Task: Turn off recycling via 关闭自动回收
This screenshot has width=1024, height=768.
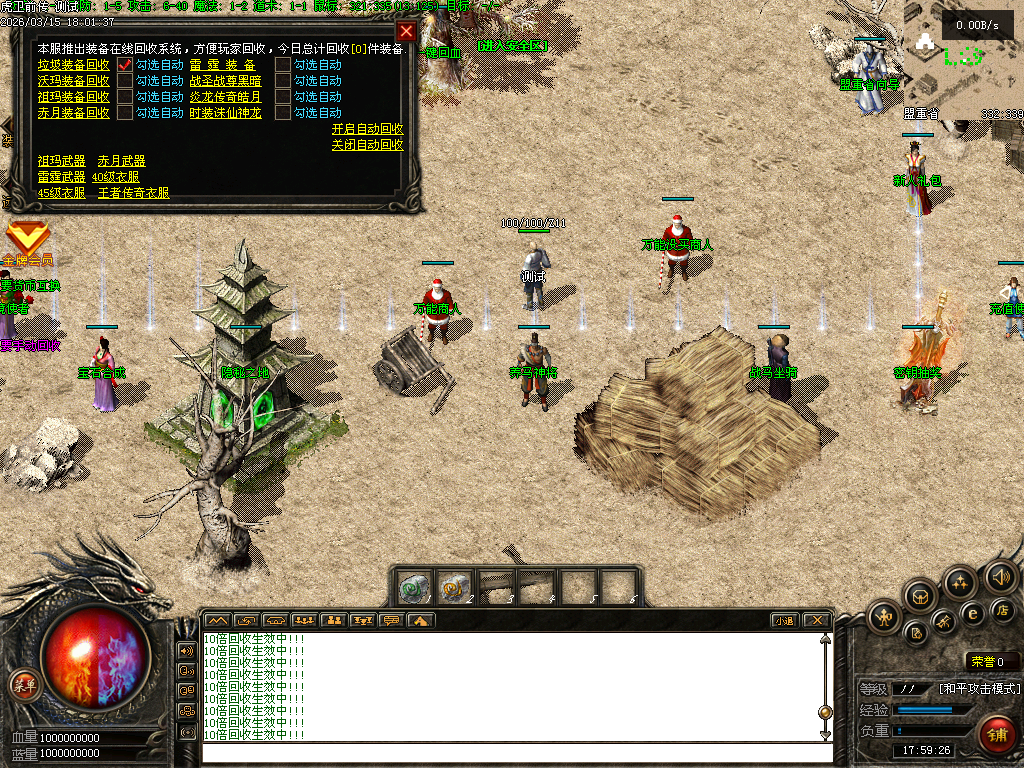Action: (367, 145)
